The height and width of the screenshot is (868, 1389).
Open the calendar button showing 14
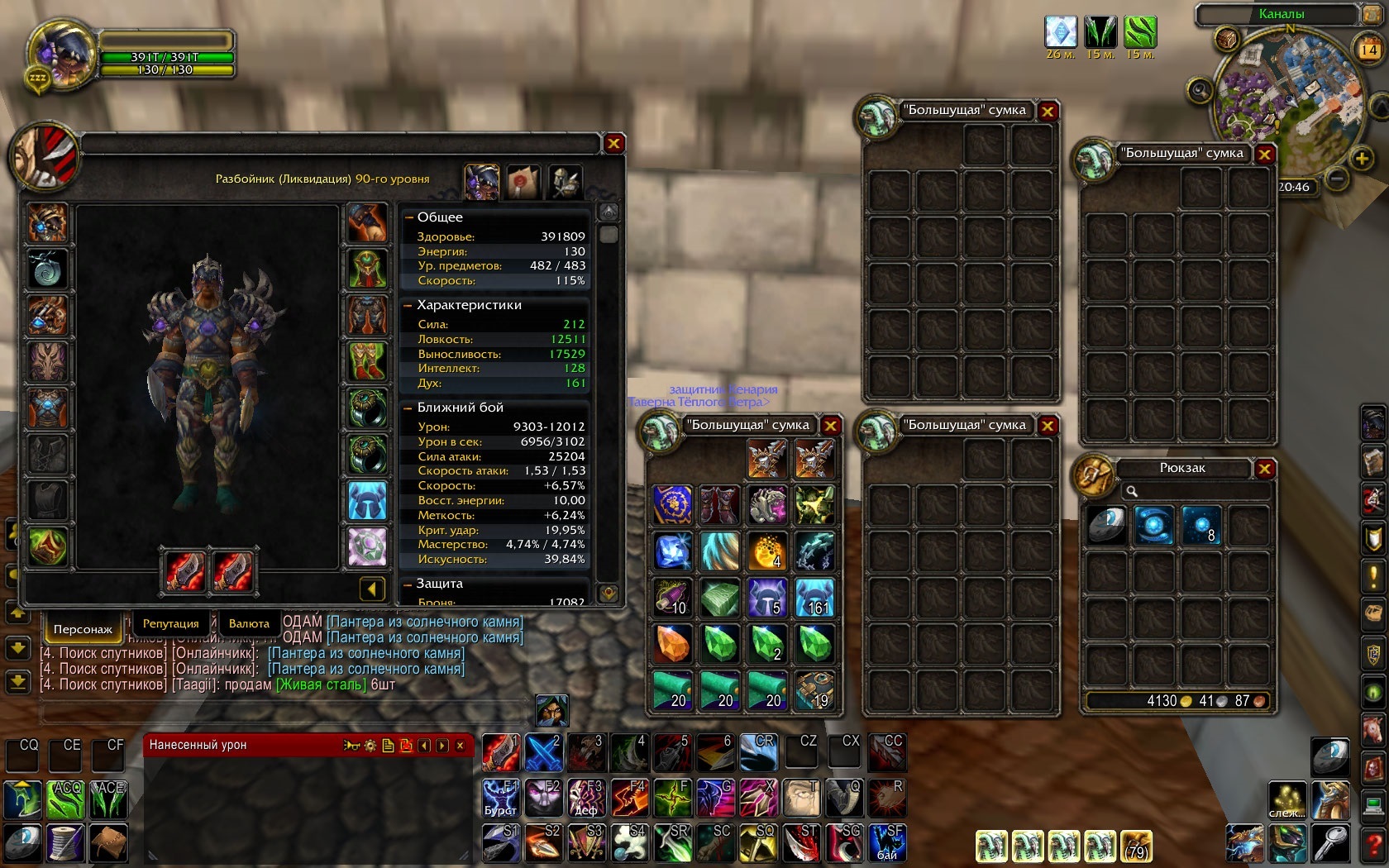pos(1368,50)
